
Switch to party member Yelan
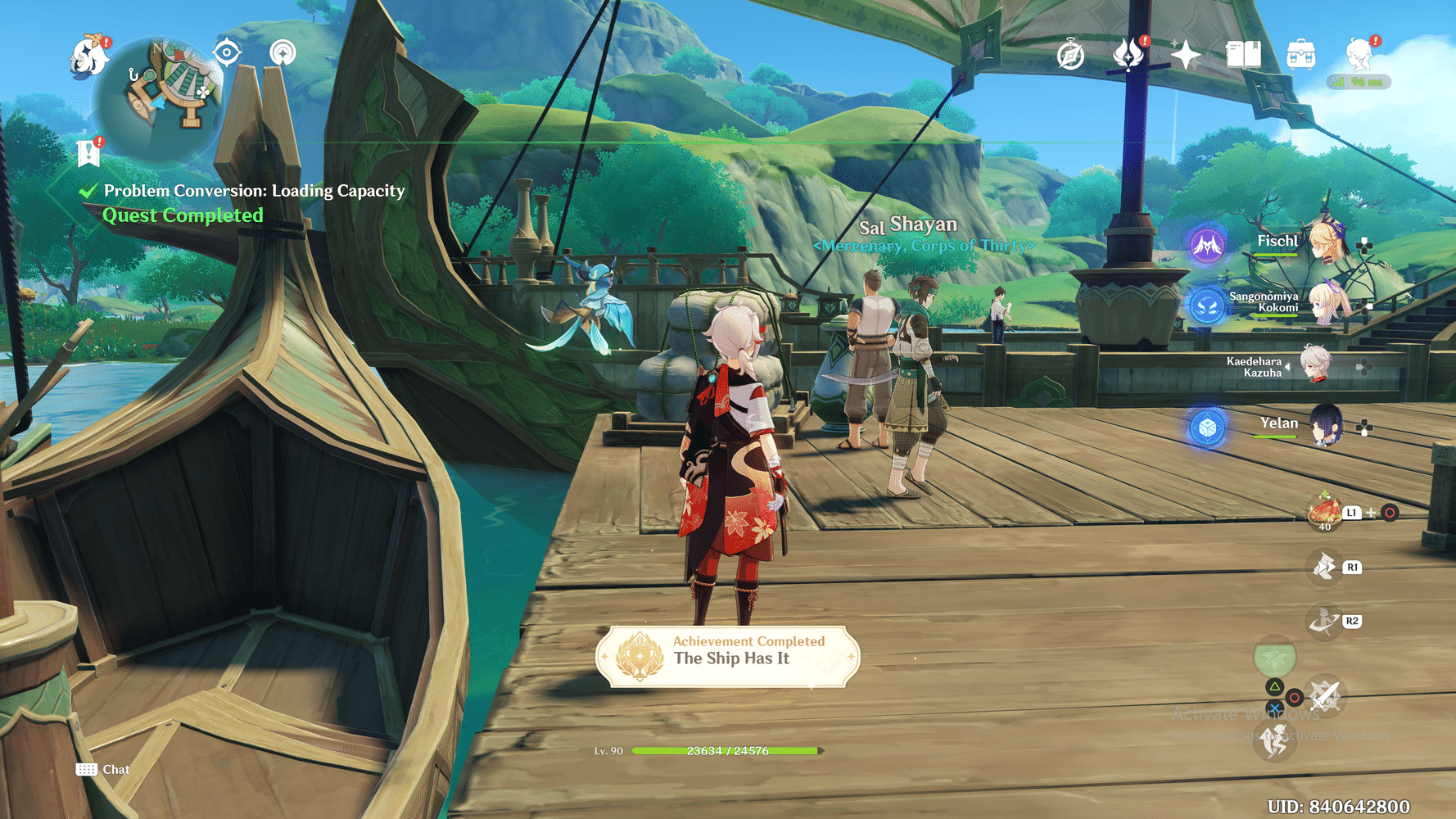pyautogui.click(x=1324, y=425)
